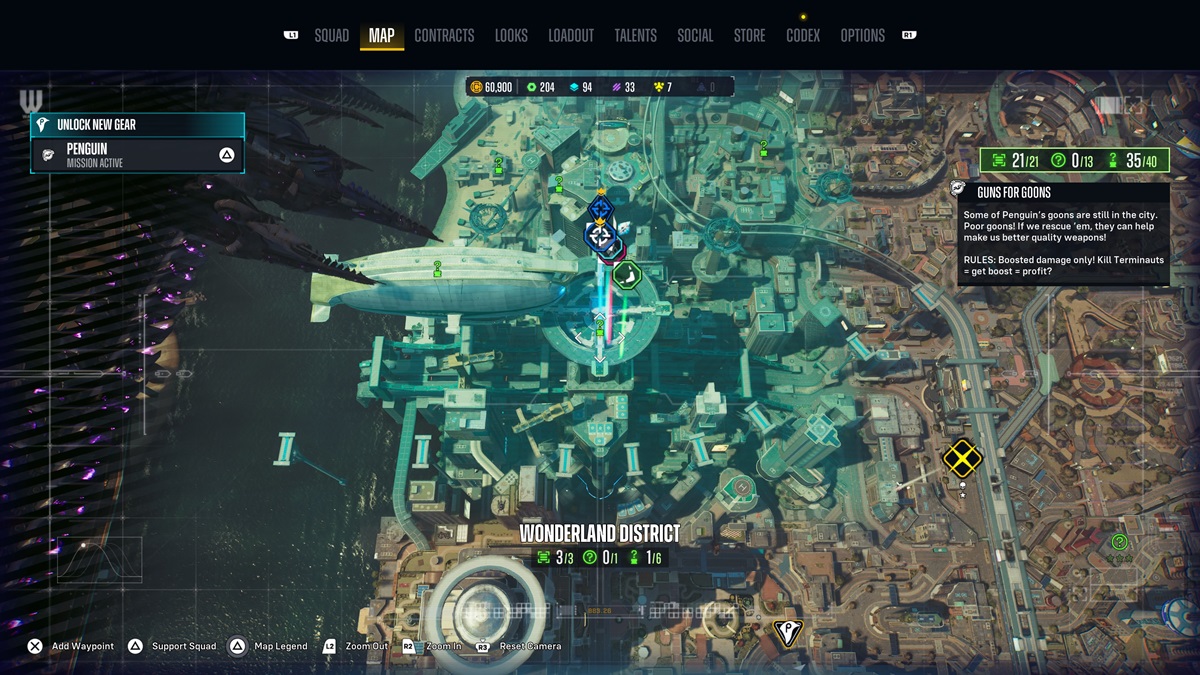This screenshot has width=1200, height=675.
Task: Select the green question mark riddle marker
Action: click(1119, 542)
